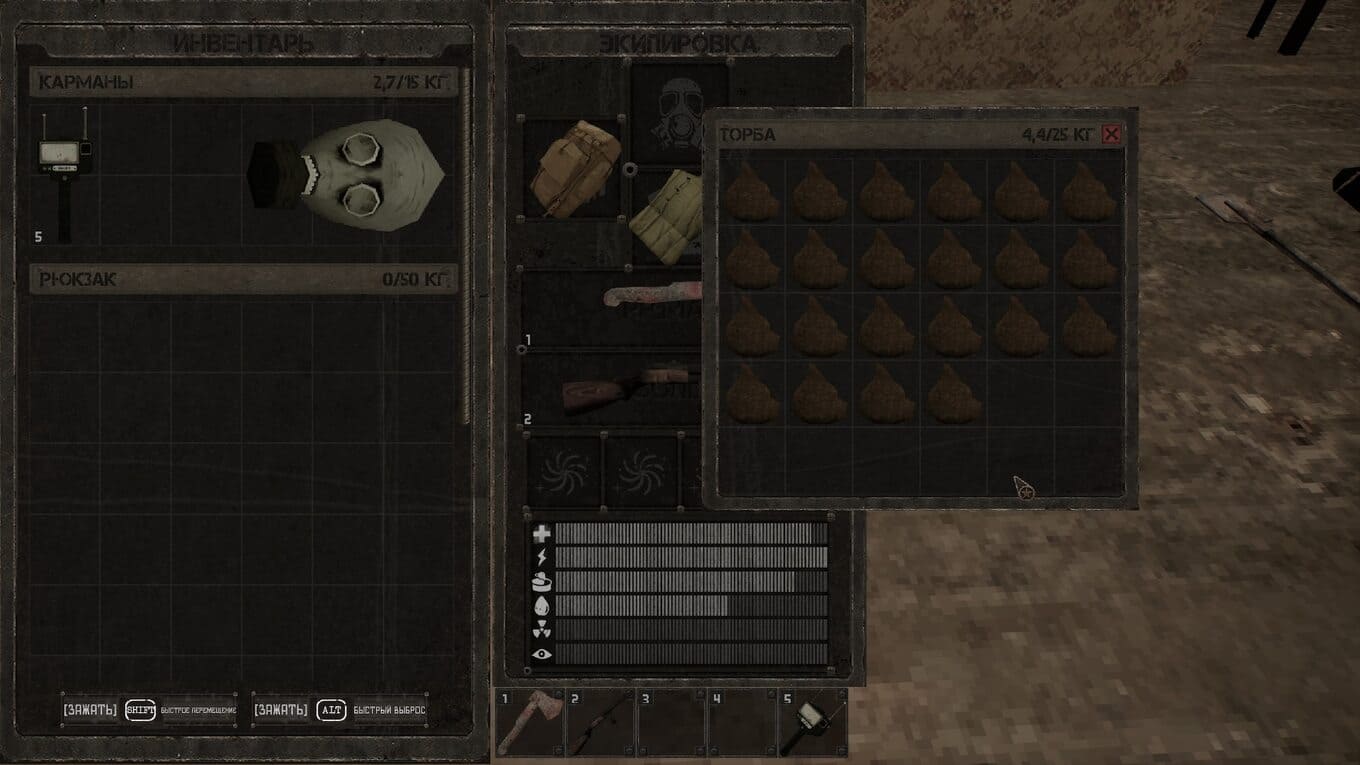Click the equipped tactical vest slot
This screenshot has width=1360, height=765.
tap(667, 215)
